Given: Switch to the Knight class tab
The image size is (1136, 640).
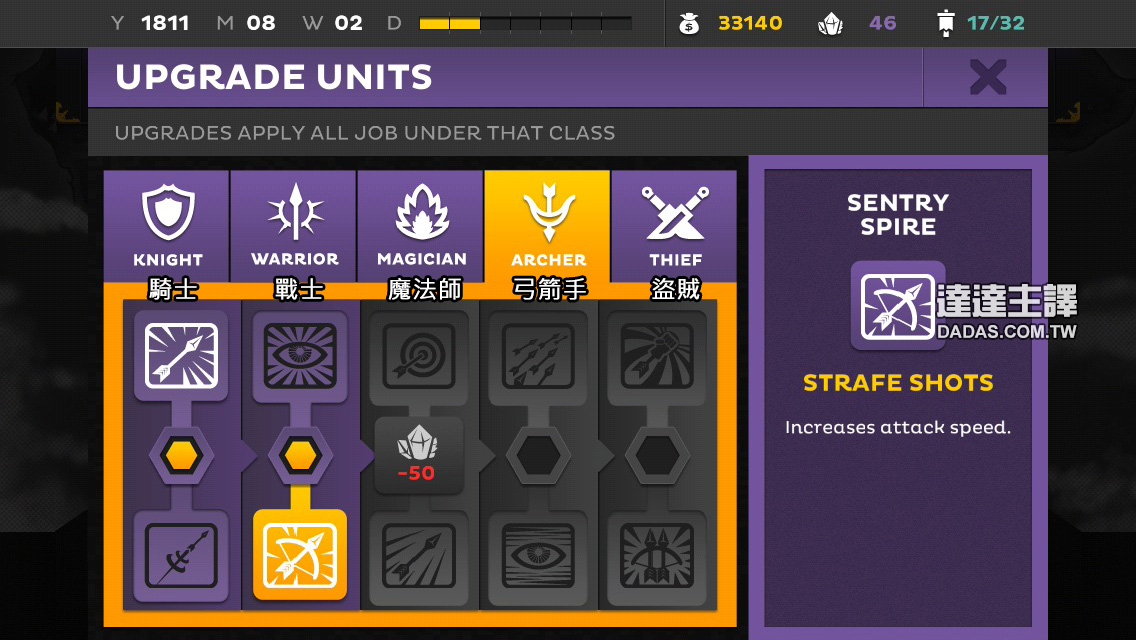Looking at the screenshot, I should tap(167, 226).
